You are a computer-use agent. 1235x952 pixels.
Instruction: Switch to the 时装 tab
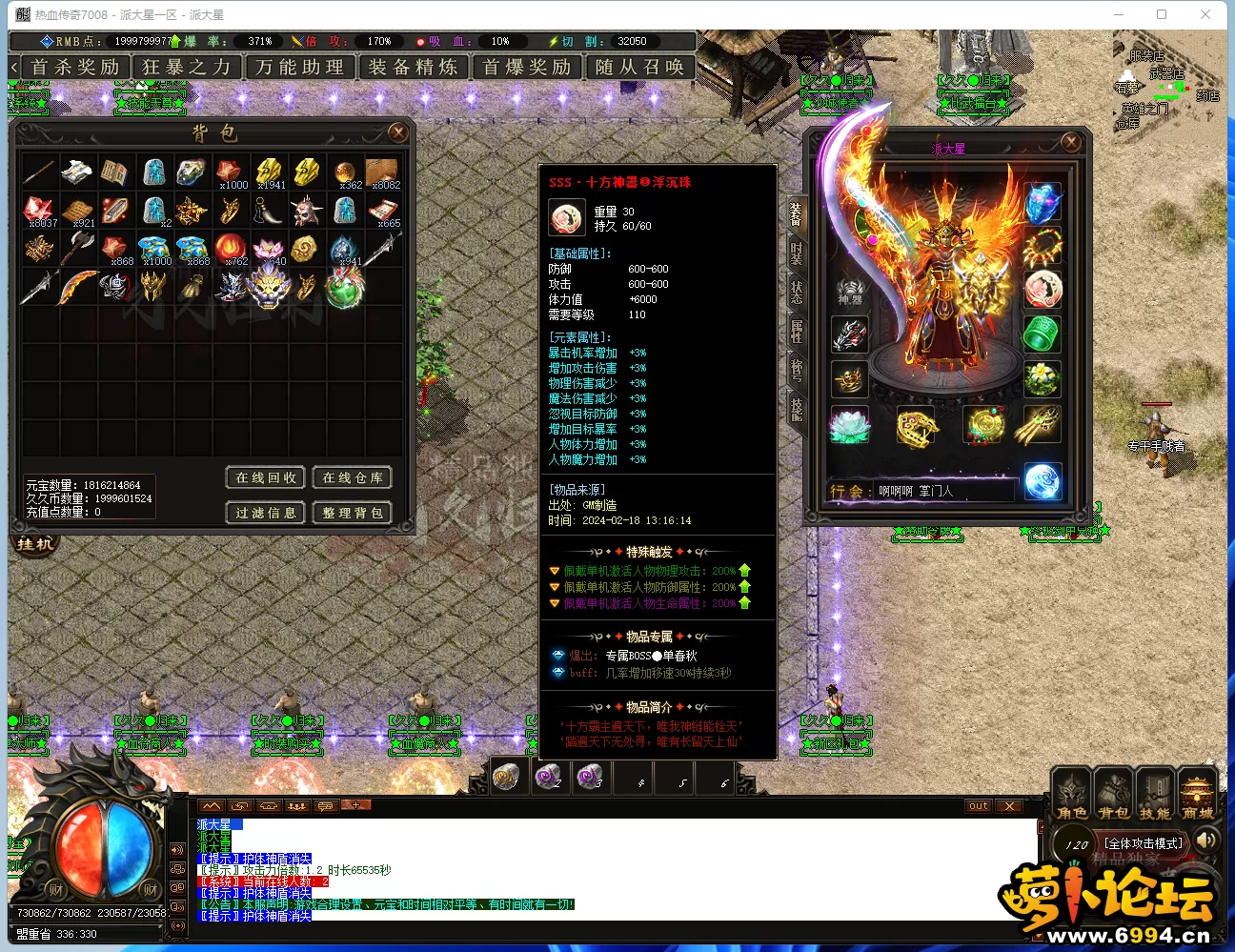(x=796, y=253)
